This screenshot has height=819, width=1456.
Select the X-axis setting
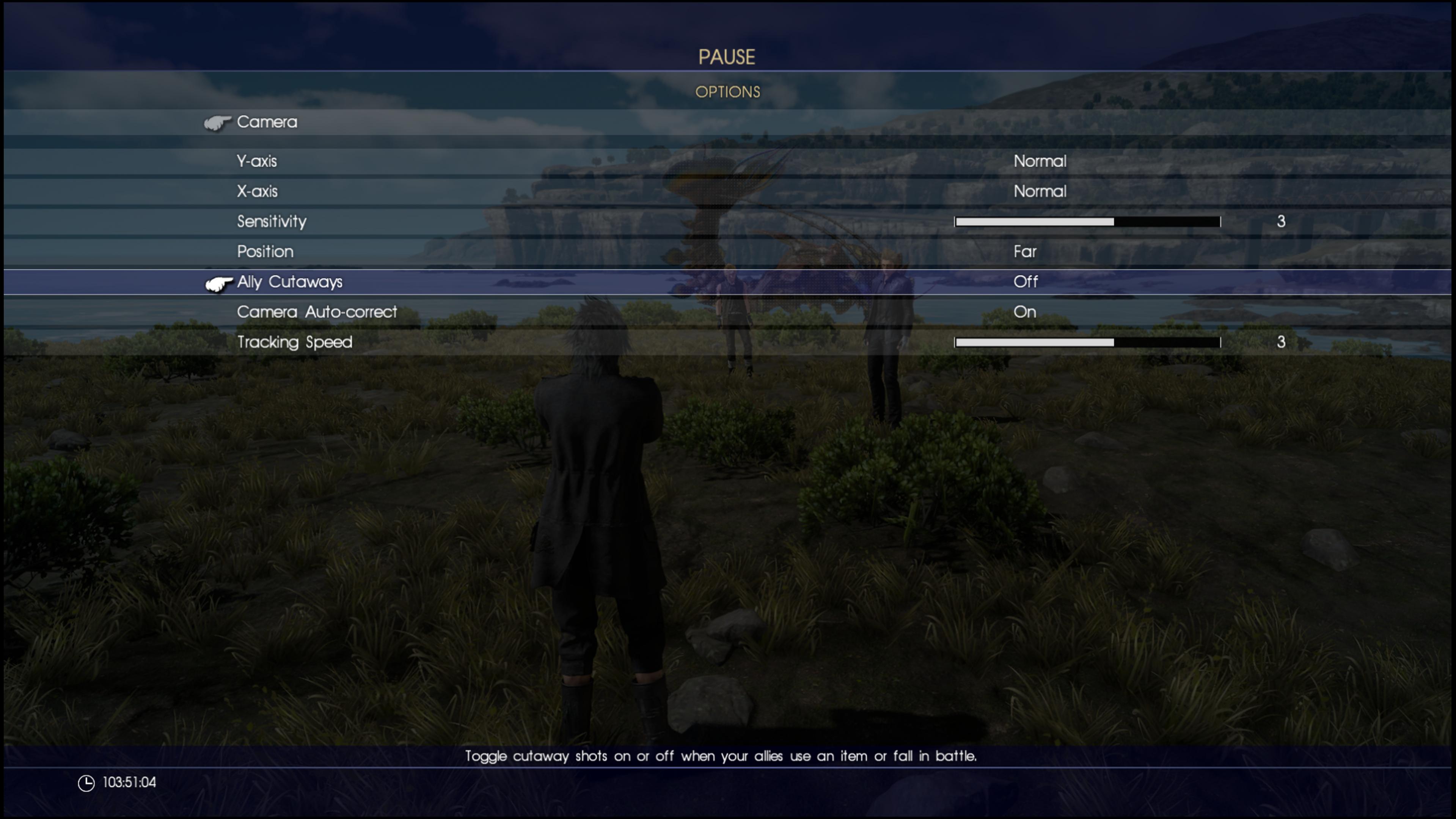coord(257,191)
